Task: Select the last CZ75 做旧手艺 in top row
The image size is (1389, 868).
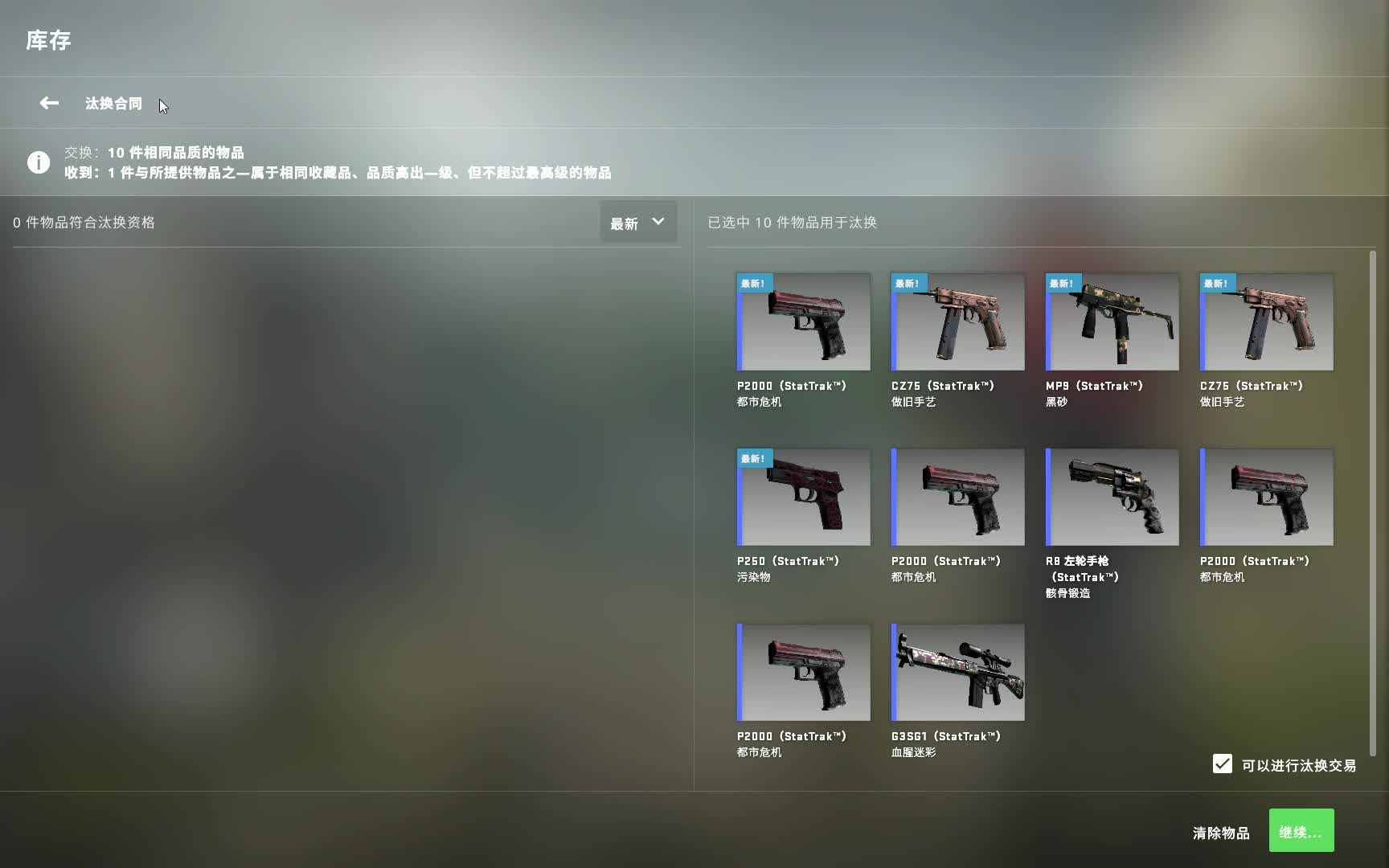Action: pos(1265,321)
